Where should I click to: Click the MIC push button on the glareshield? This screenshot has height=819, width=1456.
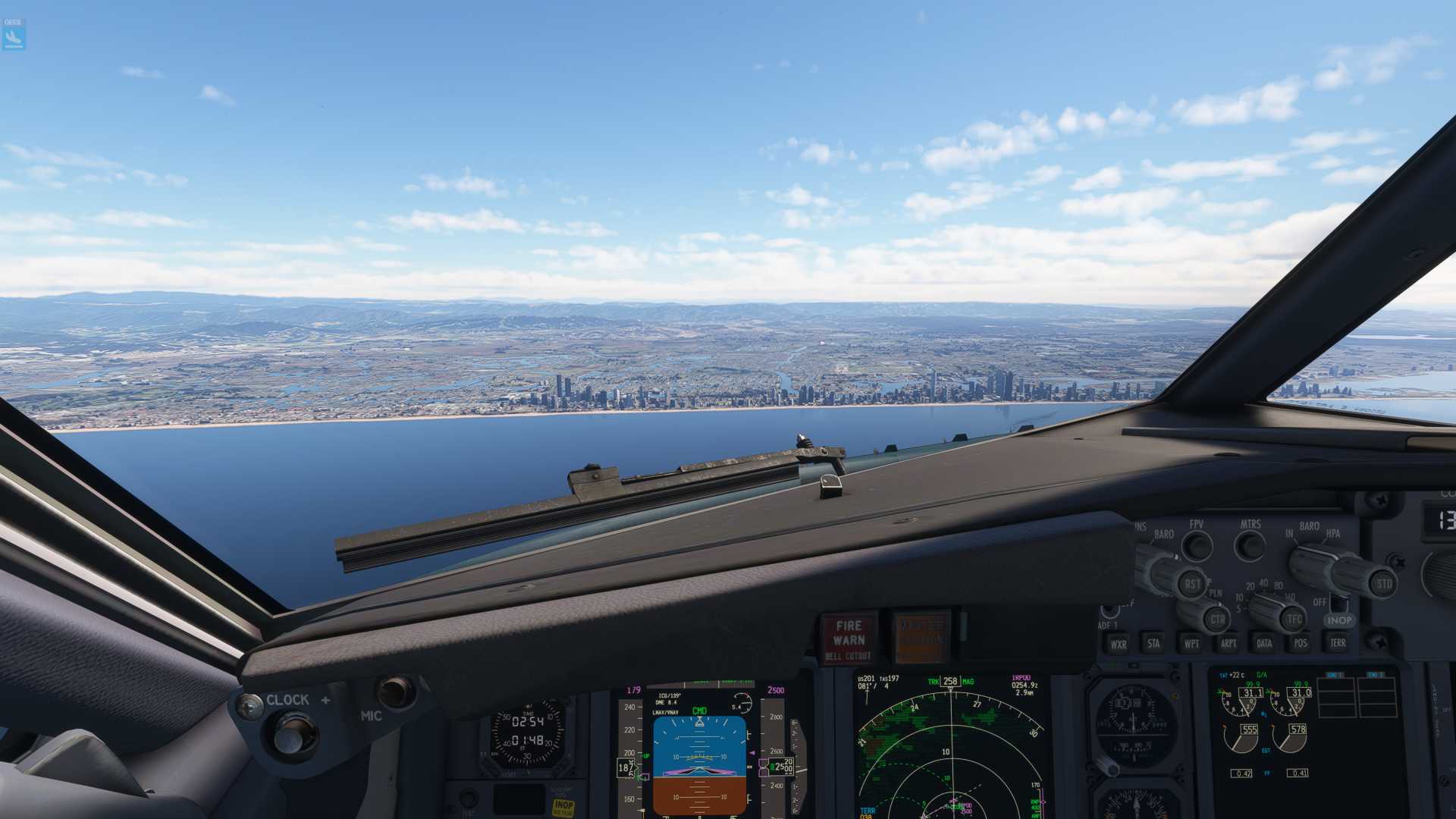[x=394, y=692]
